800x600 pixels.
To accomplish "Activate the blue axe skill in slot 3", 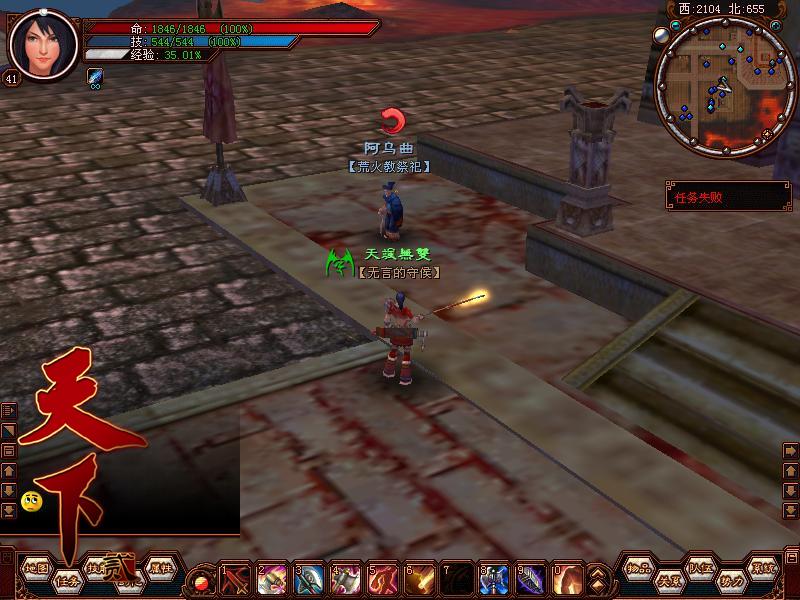I will (310, 579).
